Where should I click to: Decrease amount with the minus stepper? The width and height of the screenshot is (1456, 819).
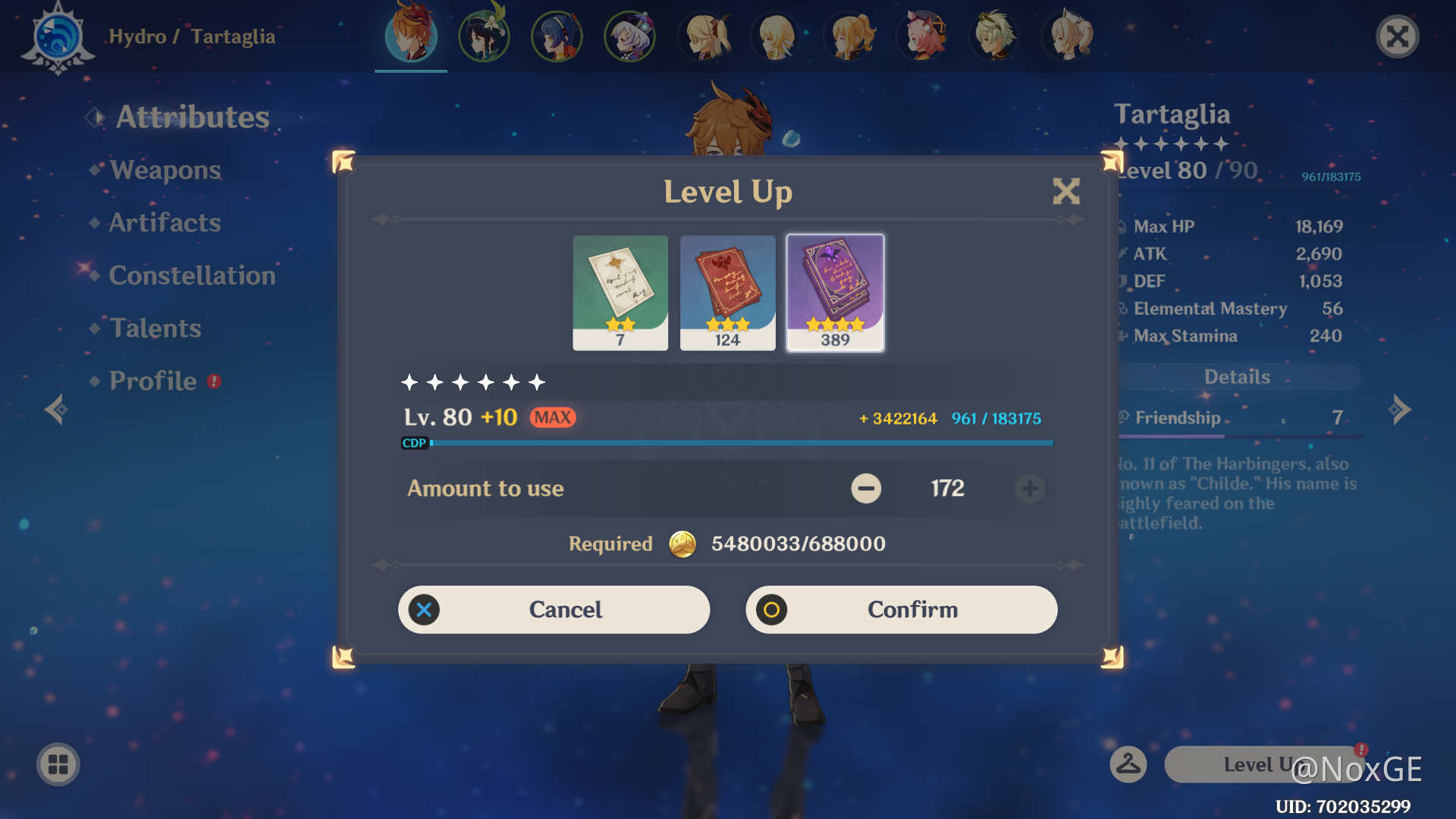867,489
